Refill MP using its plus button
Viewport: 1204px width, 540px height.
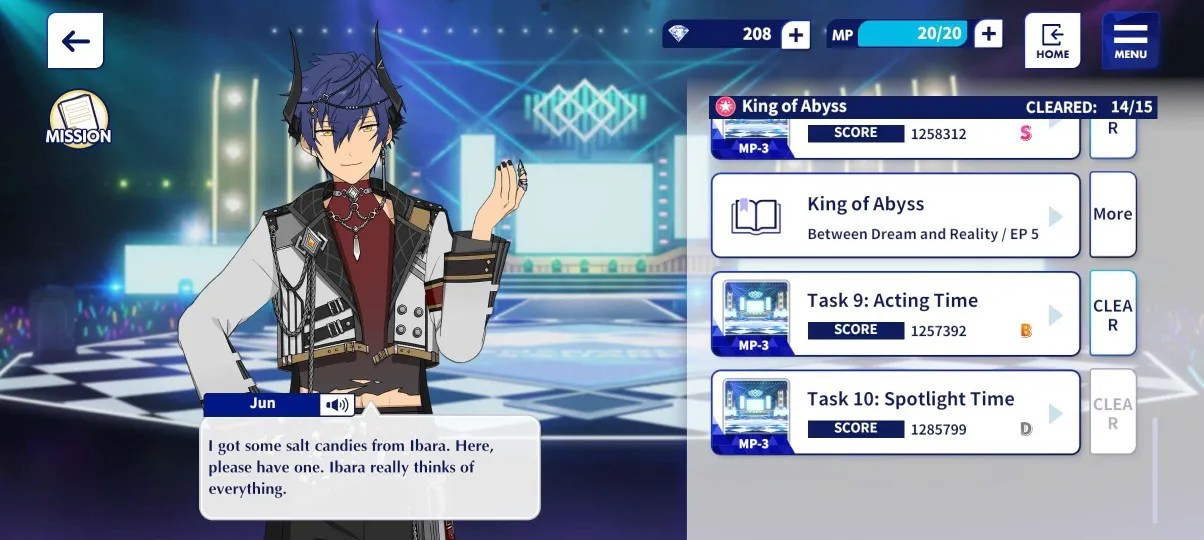pyautogui.click(x=988, y=35)
